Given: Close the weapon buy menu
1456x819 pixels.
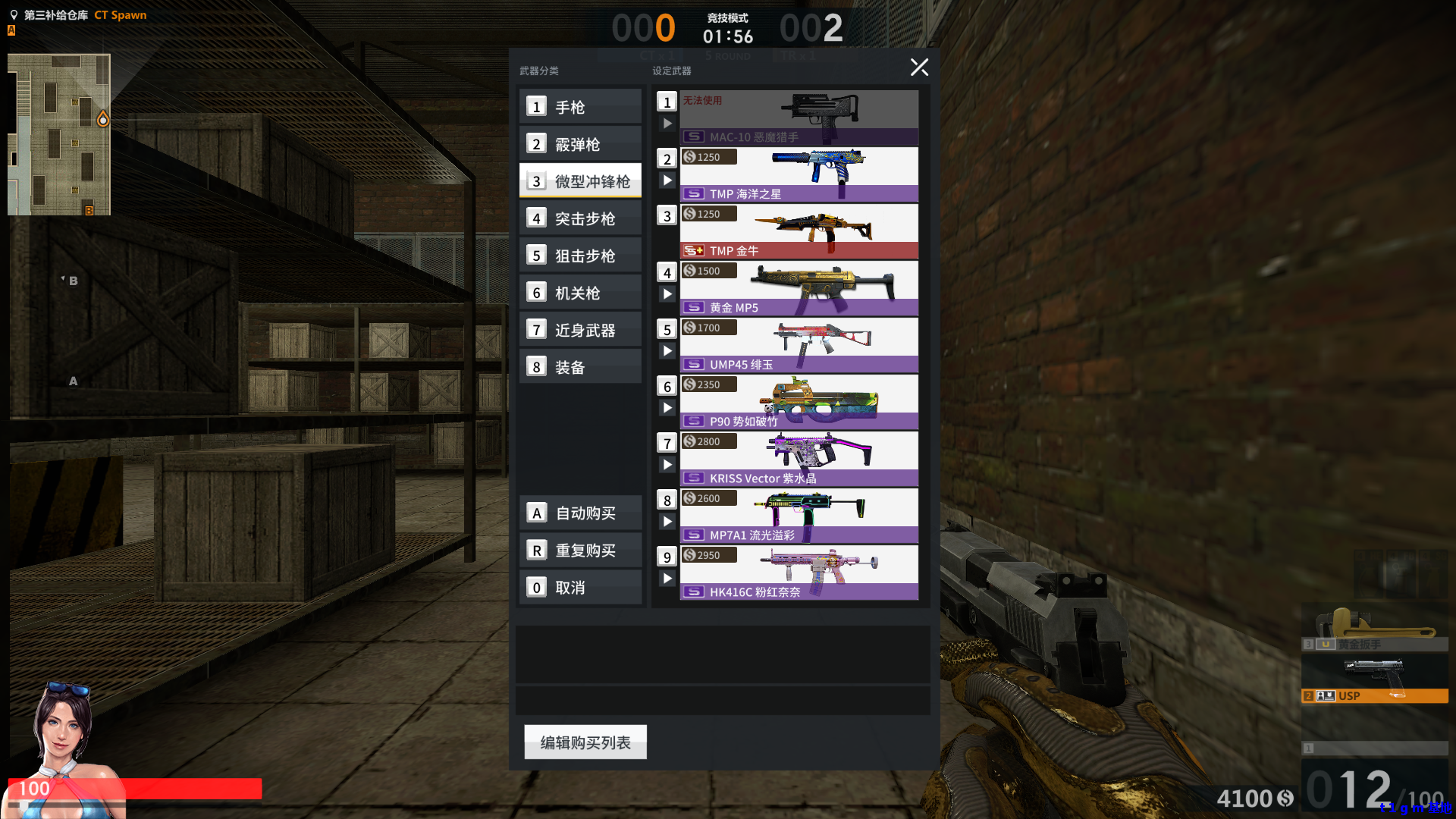Looking at the screenshot, I should (x=919, y=67).
